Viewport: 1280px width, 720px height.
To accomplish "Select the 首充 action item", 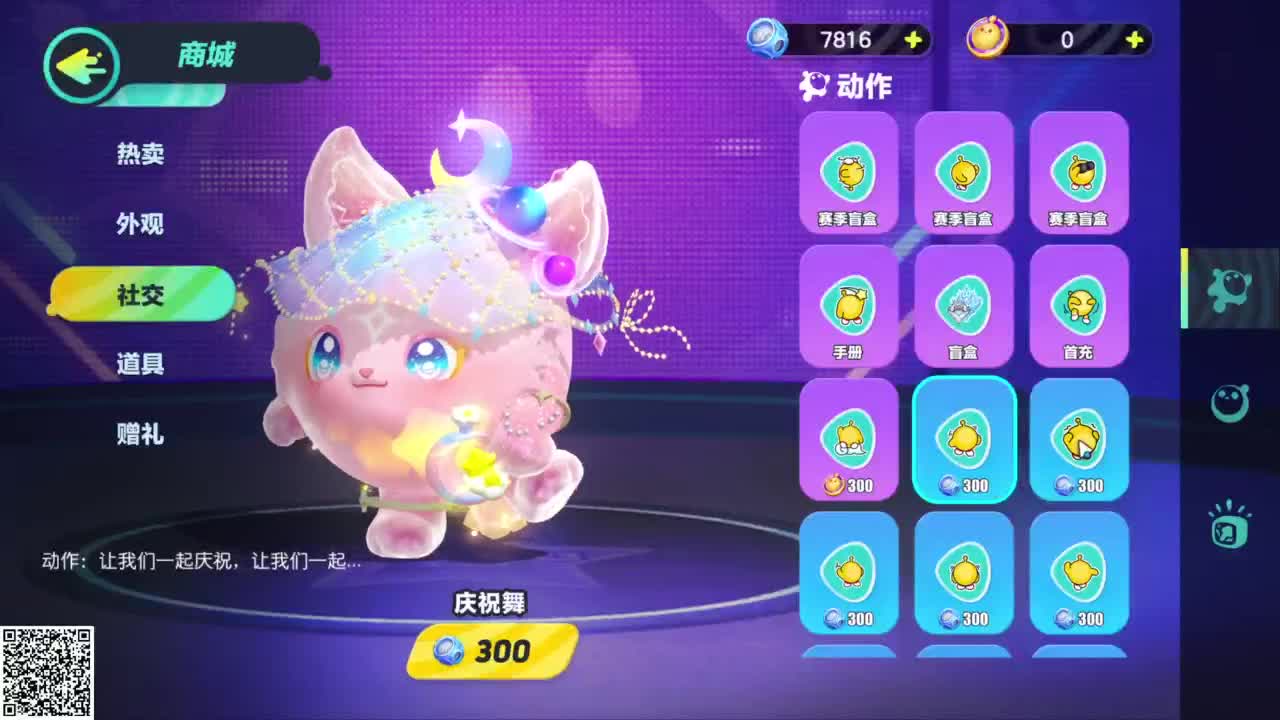I will (1079, 305).
